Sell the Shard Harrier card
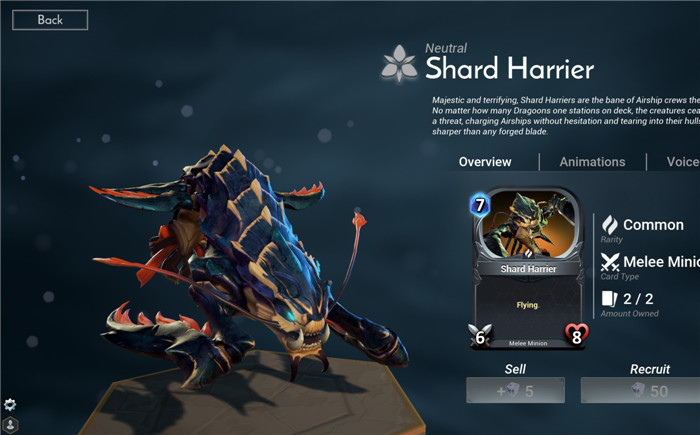The width and height of the screenshot is (700, 435). click(x=515, y=390)
